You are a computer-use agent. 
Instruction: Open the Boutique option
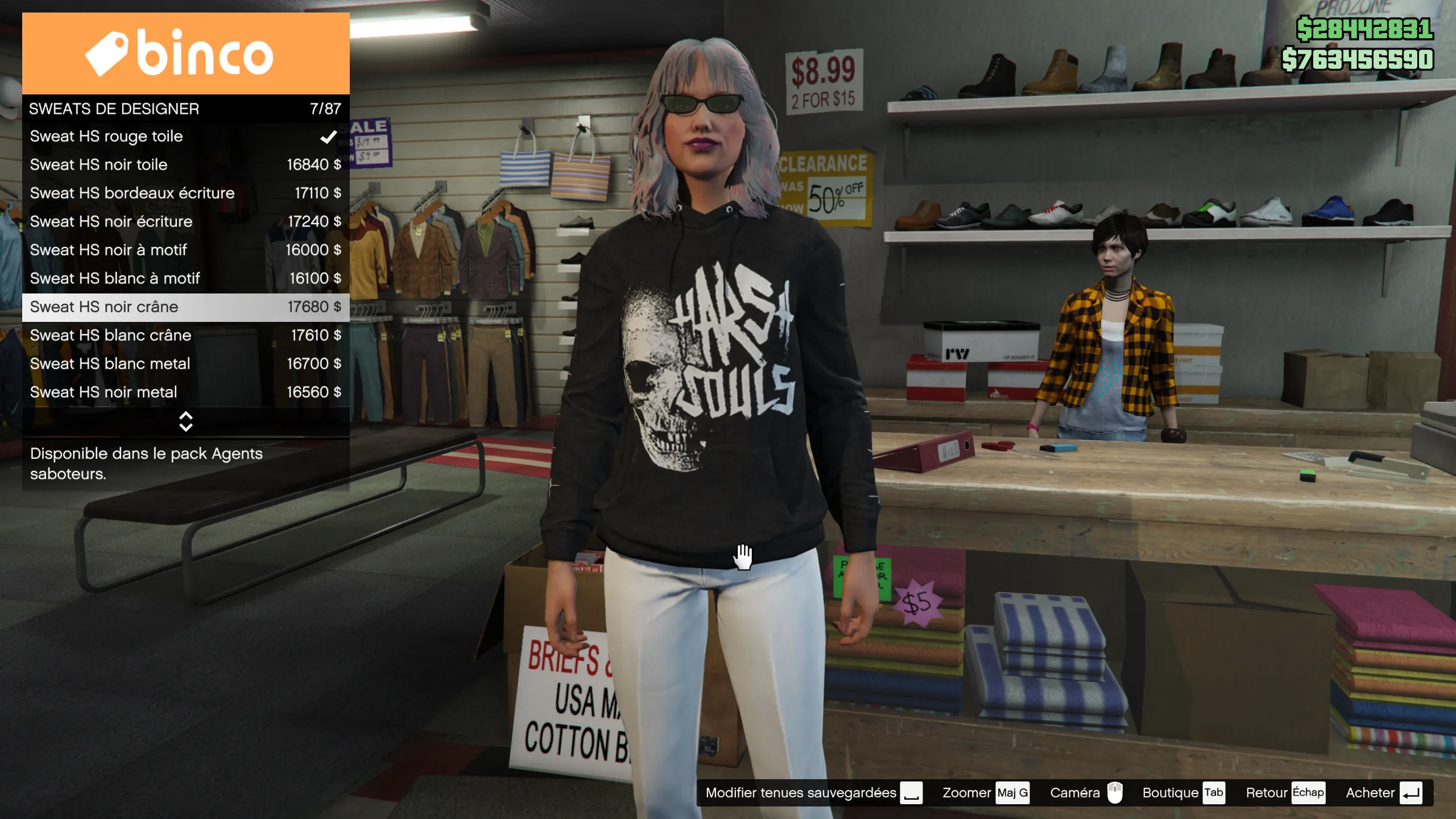click(1183, 793)
